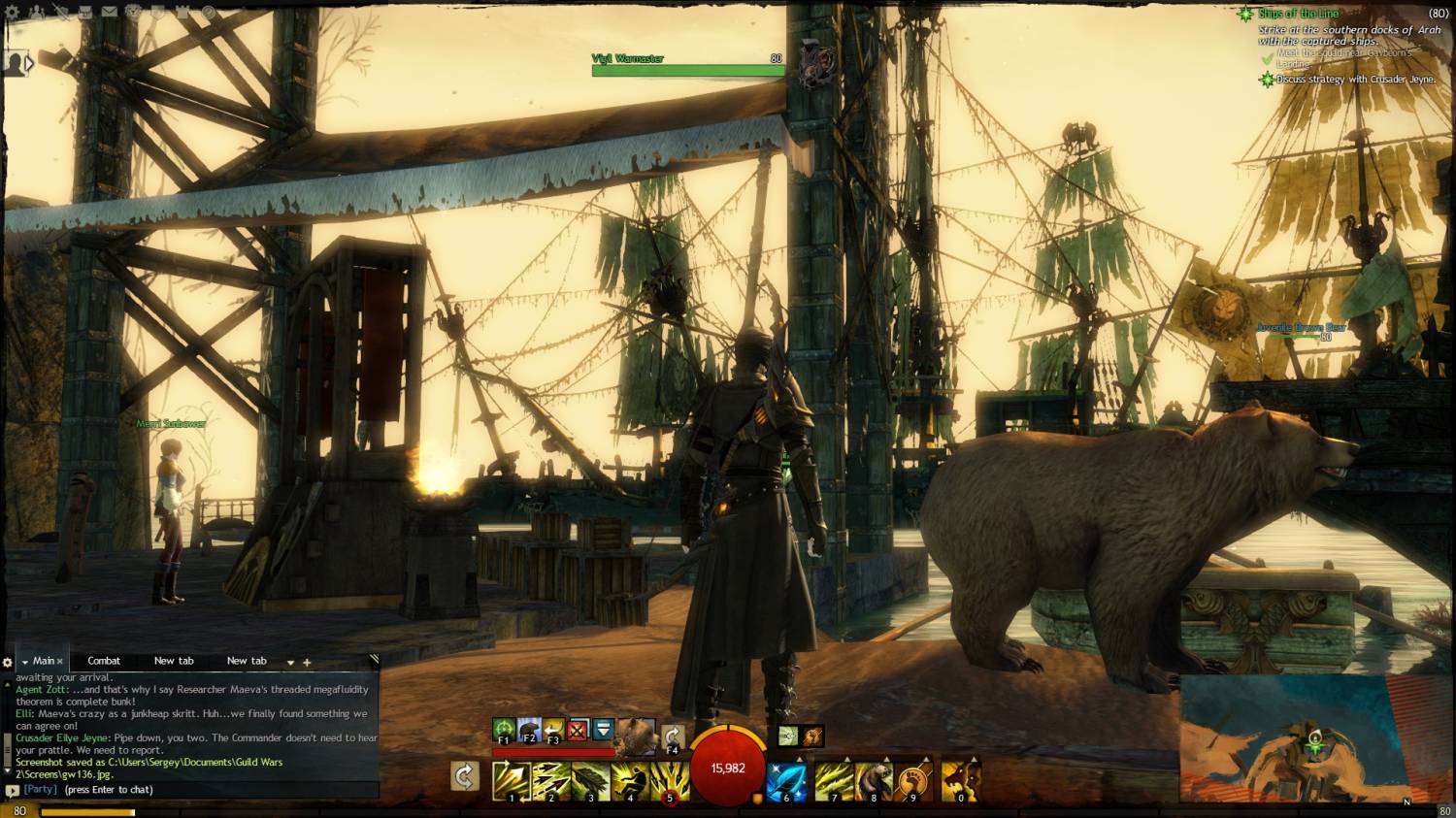1456x818 pixels.
Task: Command pet attack with F1 icon
Action: [x=504, y=729]
